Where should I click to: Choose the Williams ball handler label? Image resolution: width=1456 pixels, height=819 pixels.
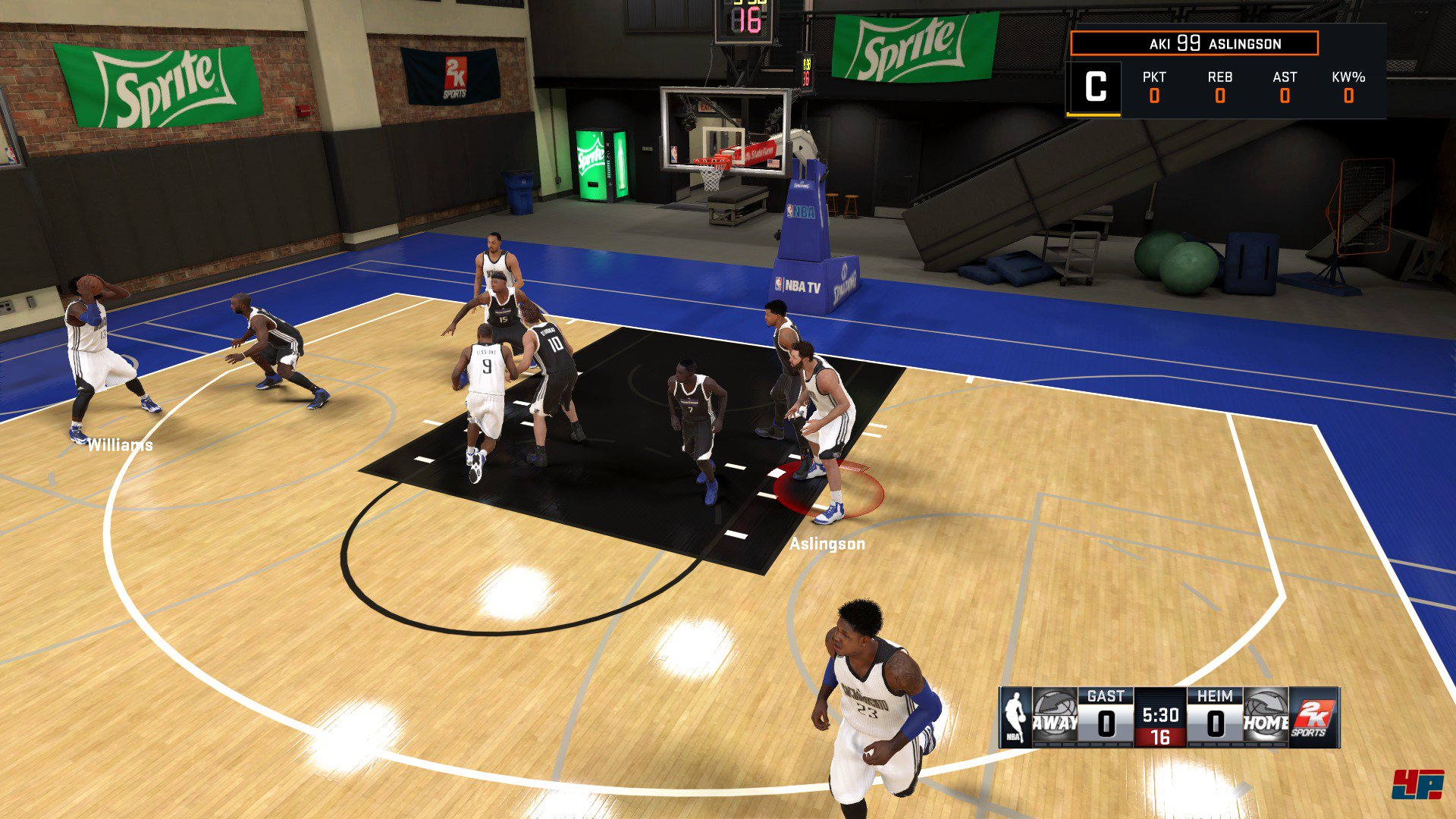[120, 445]
